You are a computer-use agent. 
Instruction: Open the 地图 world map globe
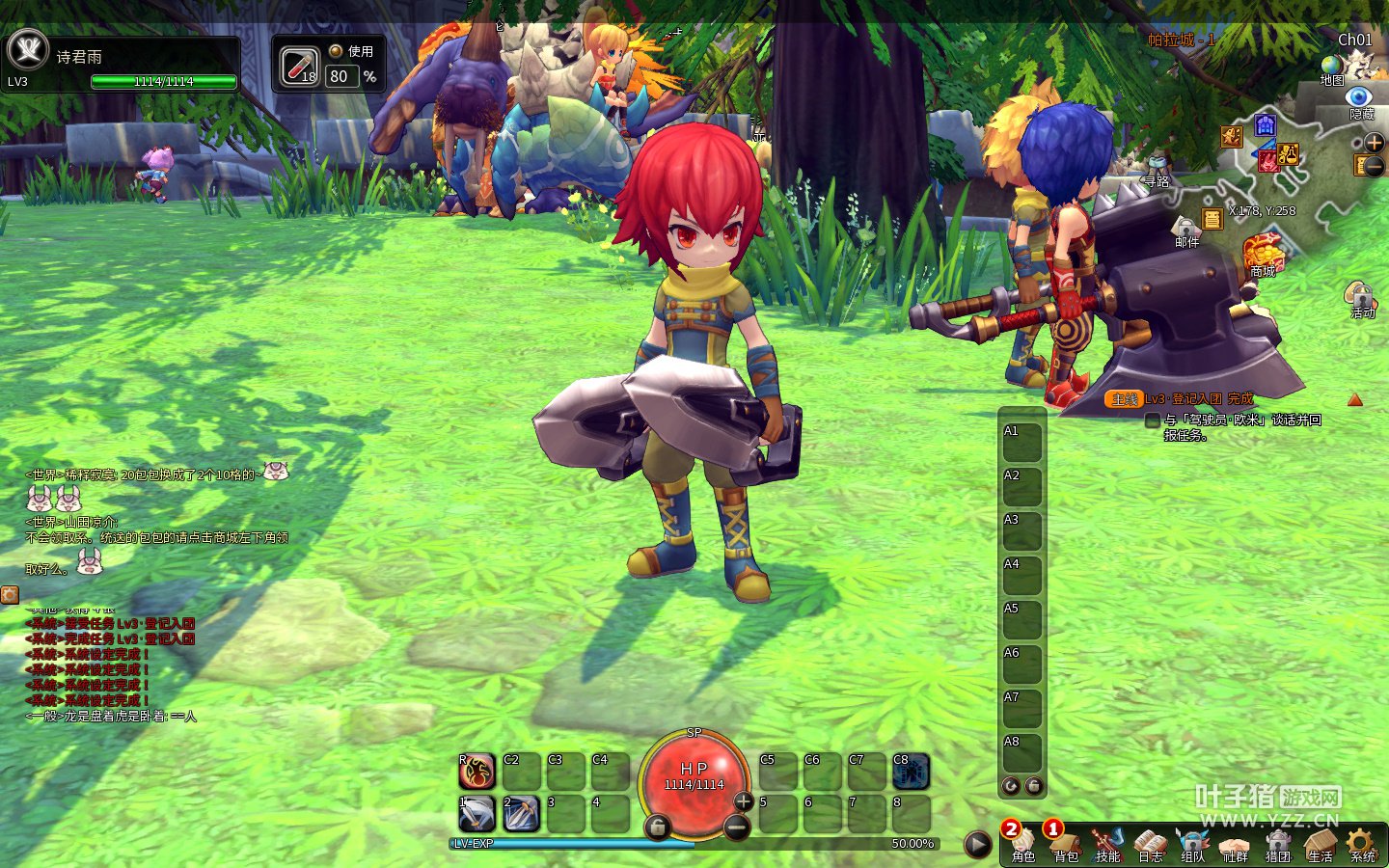point(1332,68)
